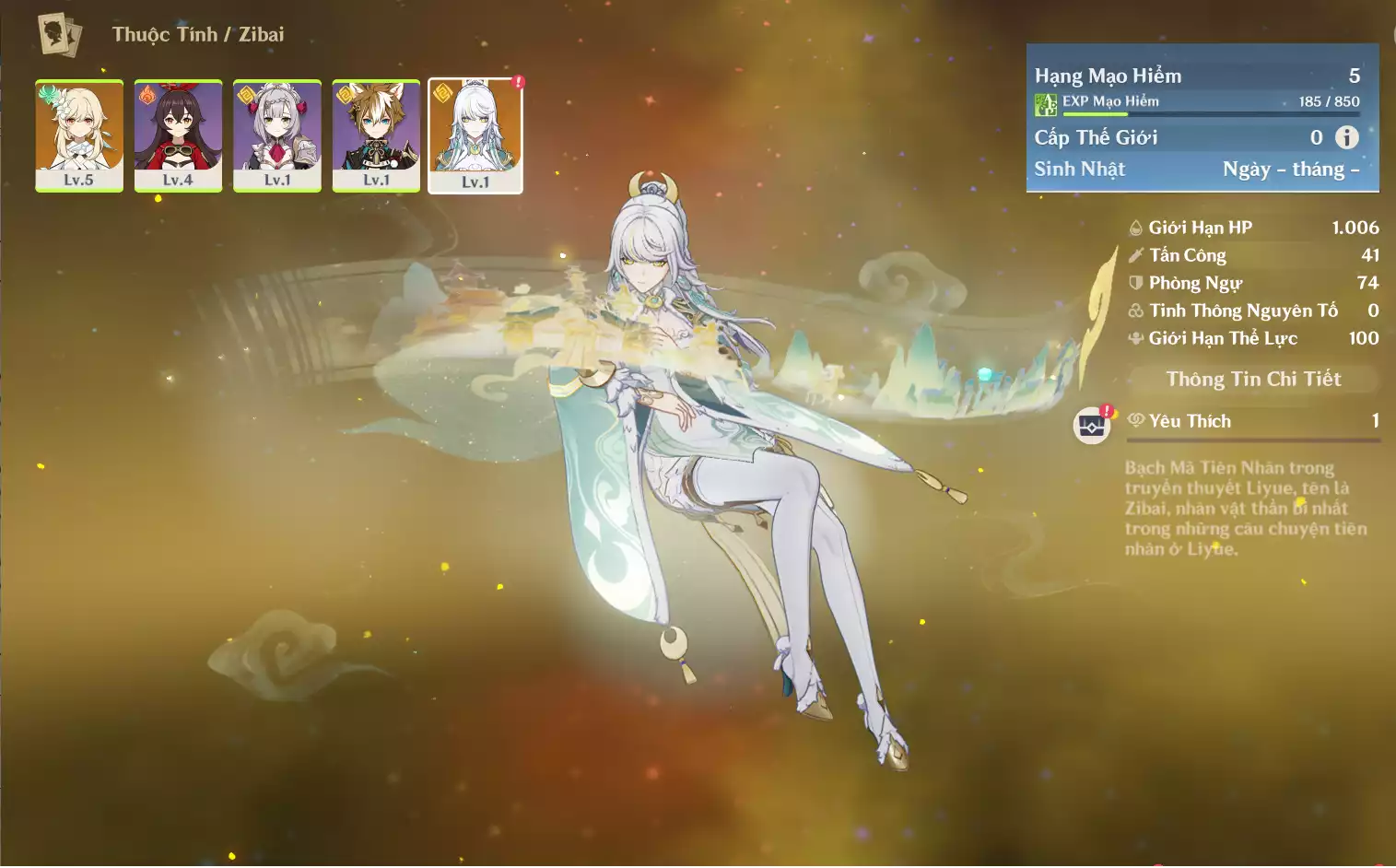The height and width of the screenshot is (868, 1396).
Task: Select the Lv.4 Amber character portrait
Action: (178, 135)
